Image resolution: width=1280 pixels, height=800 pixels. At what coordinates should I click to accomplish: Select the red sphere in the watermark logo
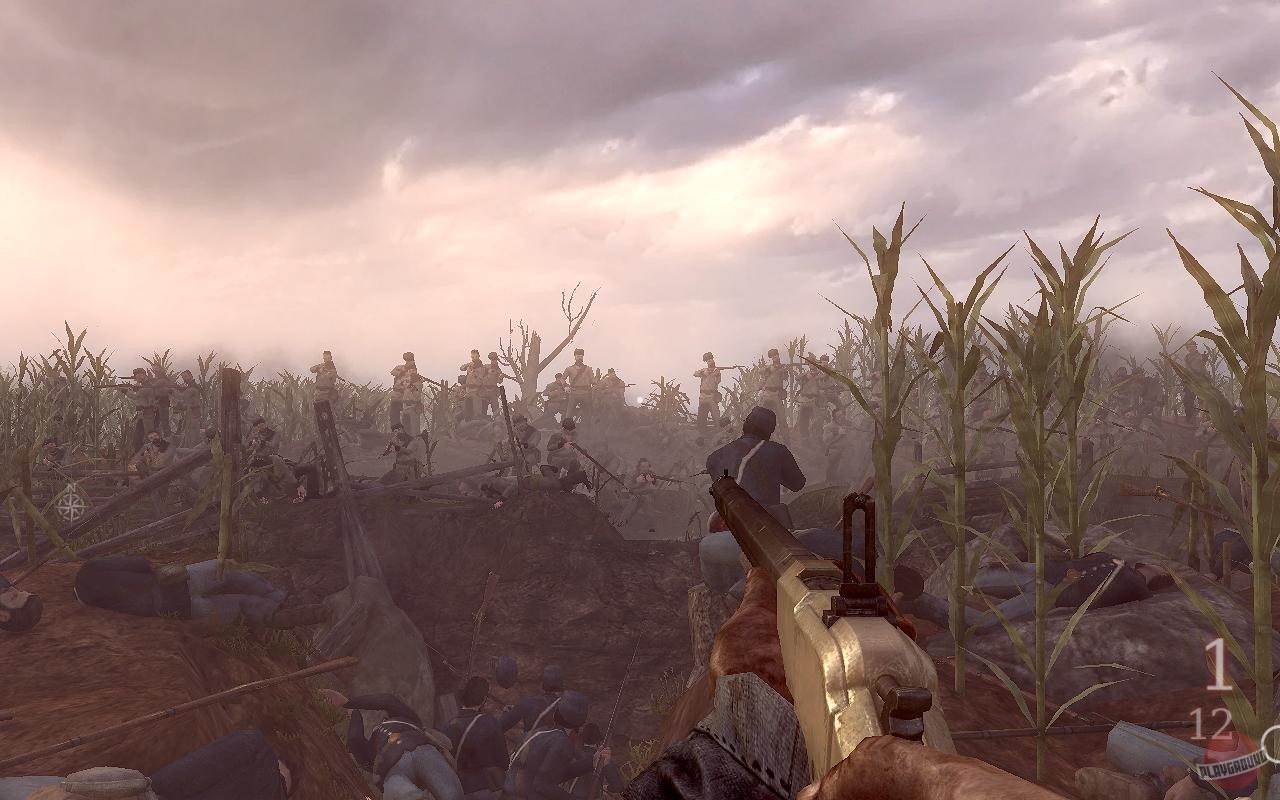1228,758
